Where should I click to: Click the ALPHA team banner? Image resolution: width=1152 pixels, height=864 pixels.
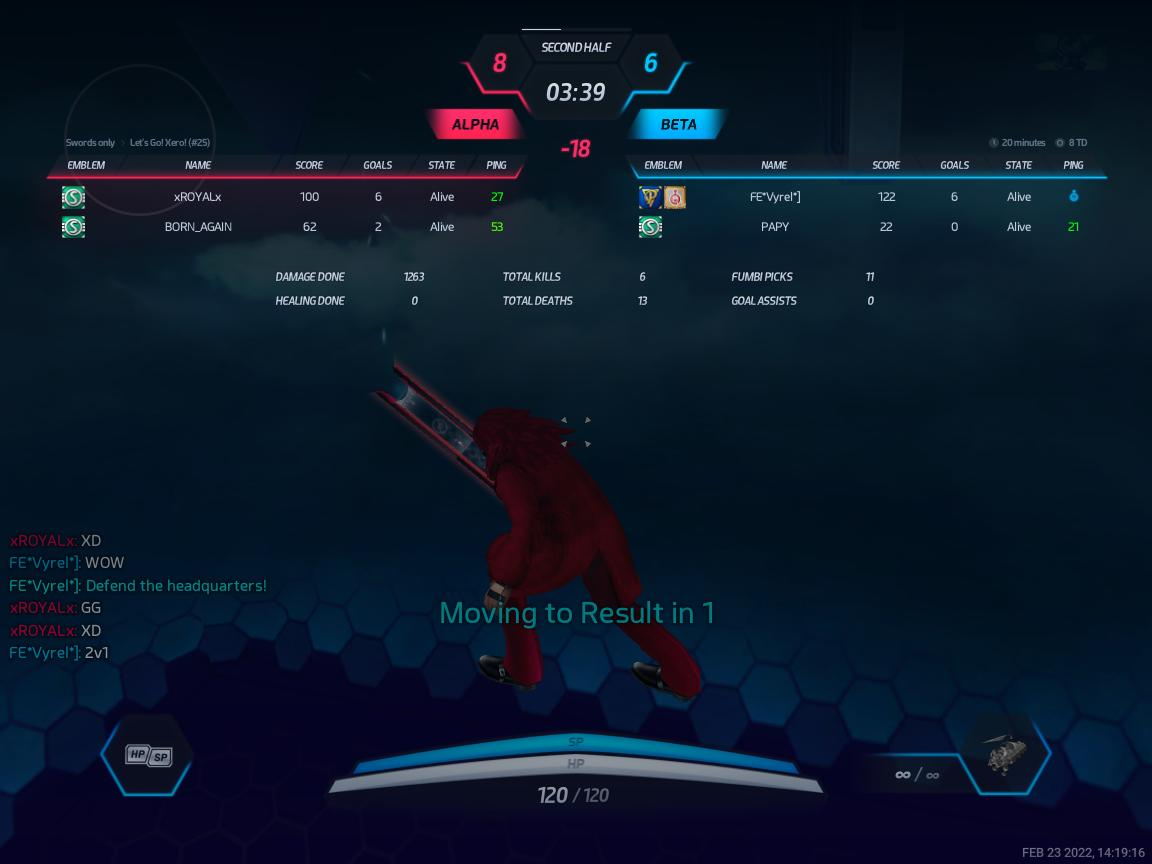476,125
